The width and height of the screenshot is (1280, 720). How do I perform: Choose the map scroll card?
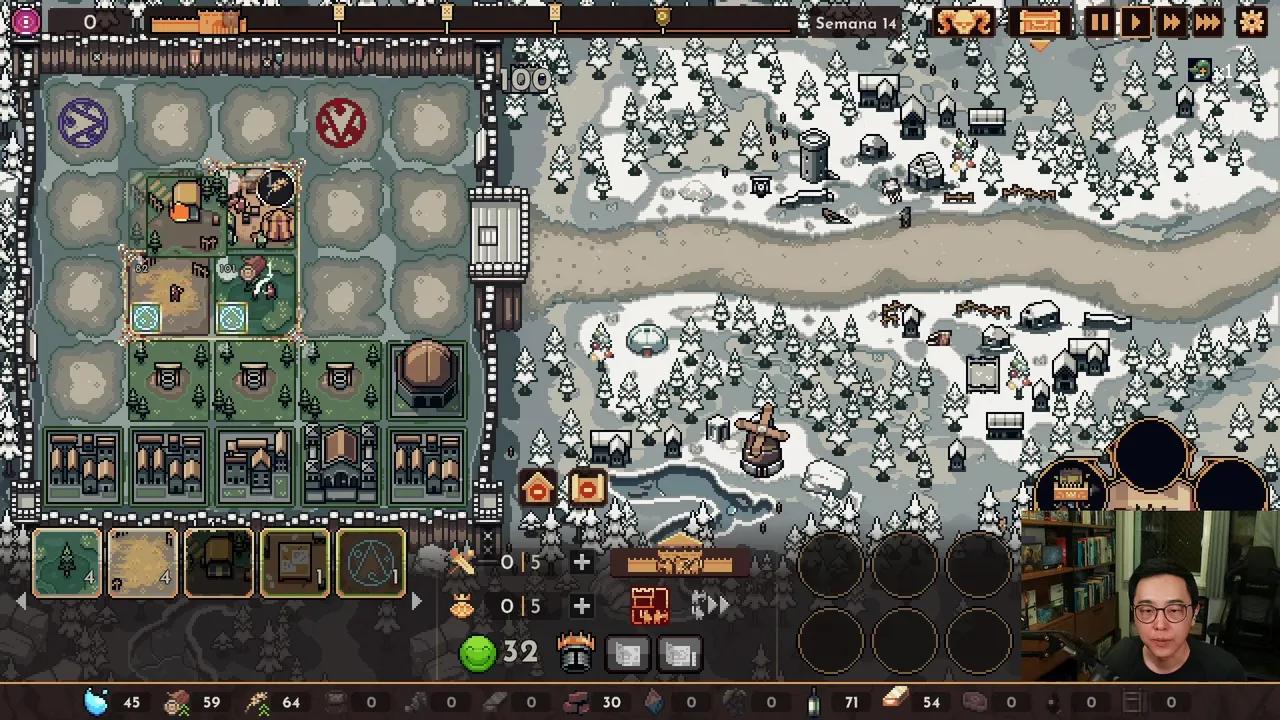(x=295, y=564)
